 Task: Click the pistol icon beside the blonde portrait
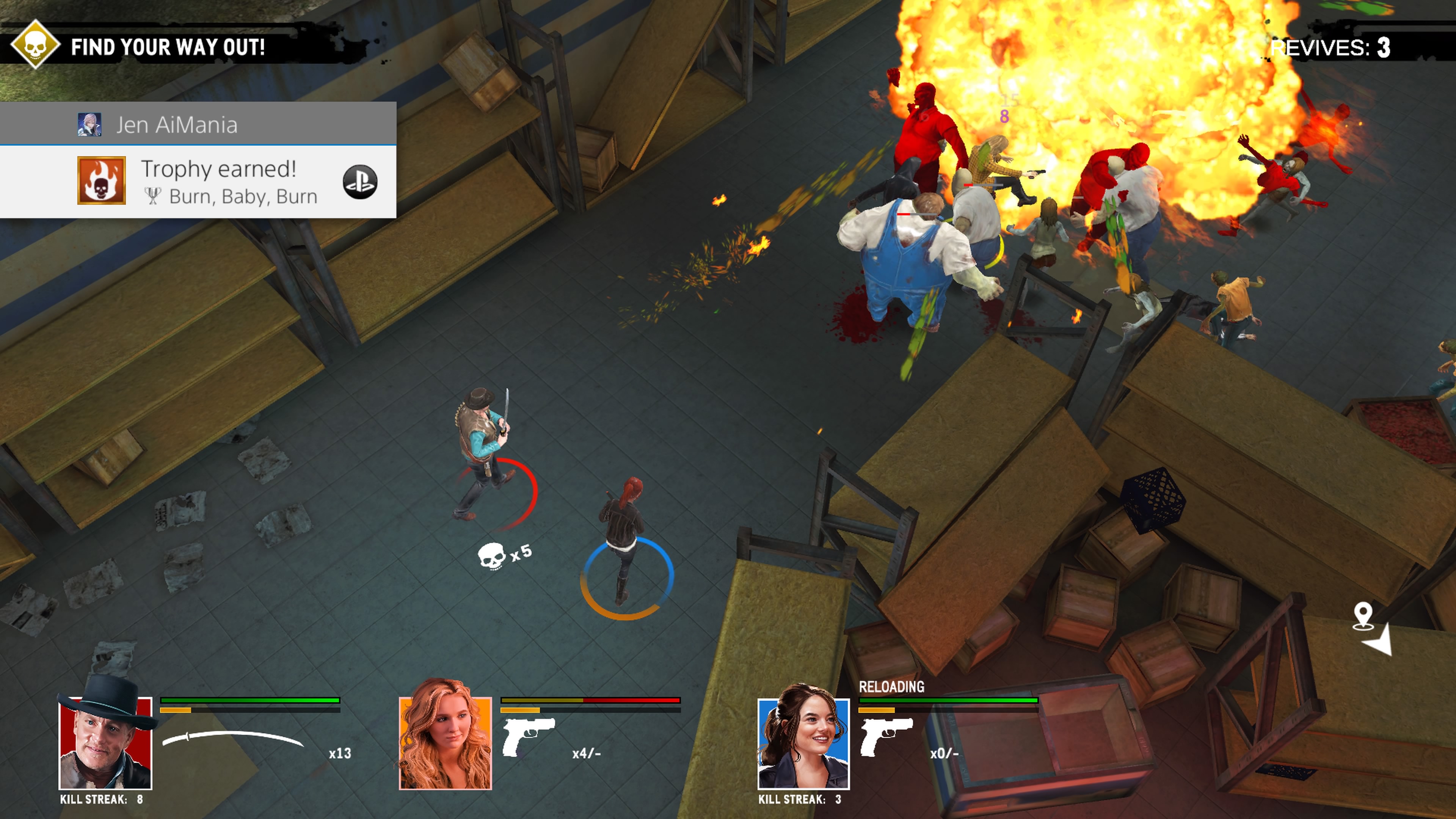point(528,735)
